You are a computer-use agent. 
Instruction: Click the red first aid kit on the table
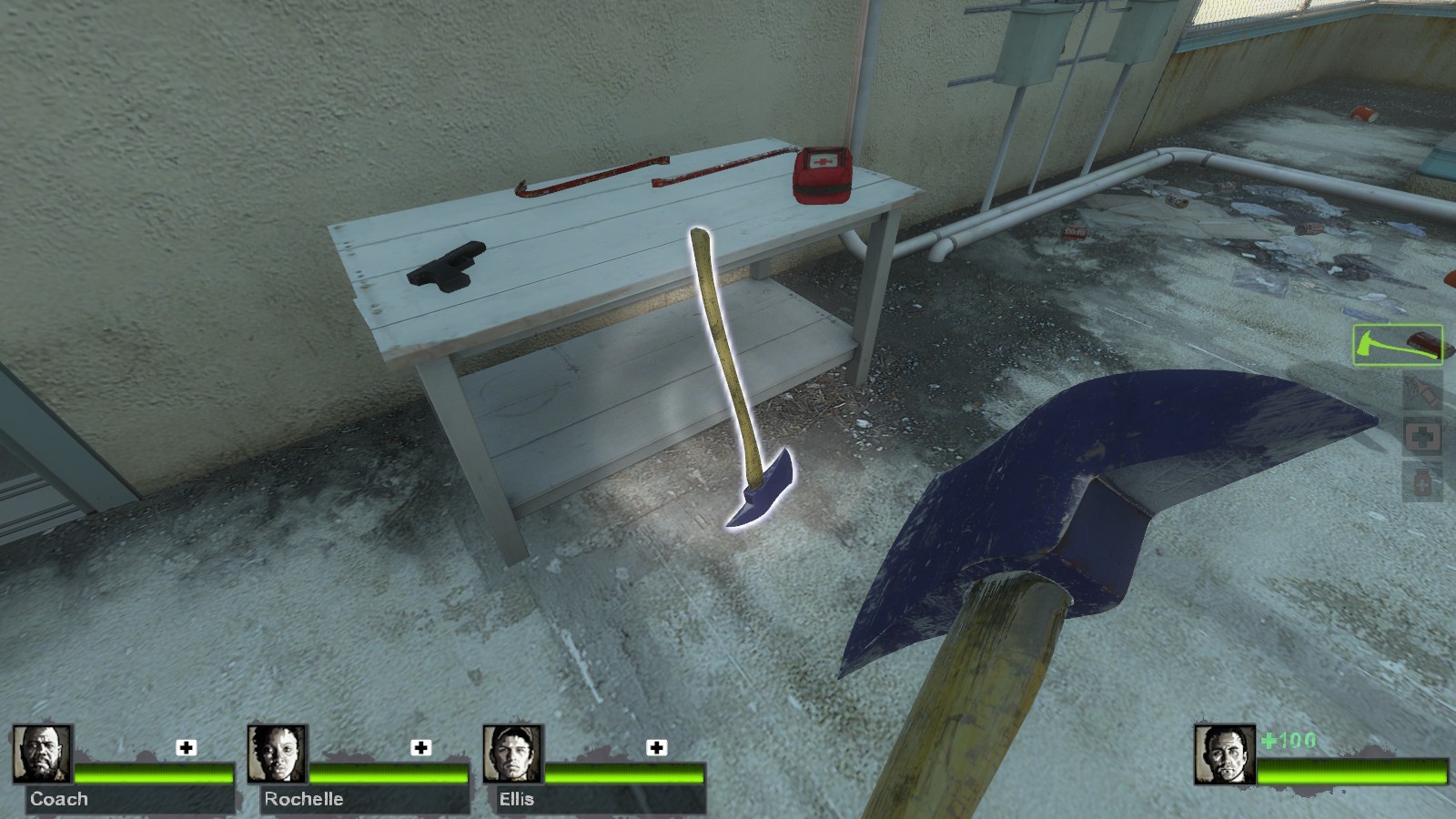pyautogui.click(x=822, y=176)
